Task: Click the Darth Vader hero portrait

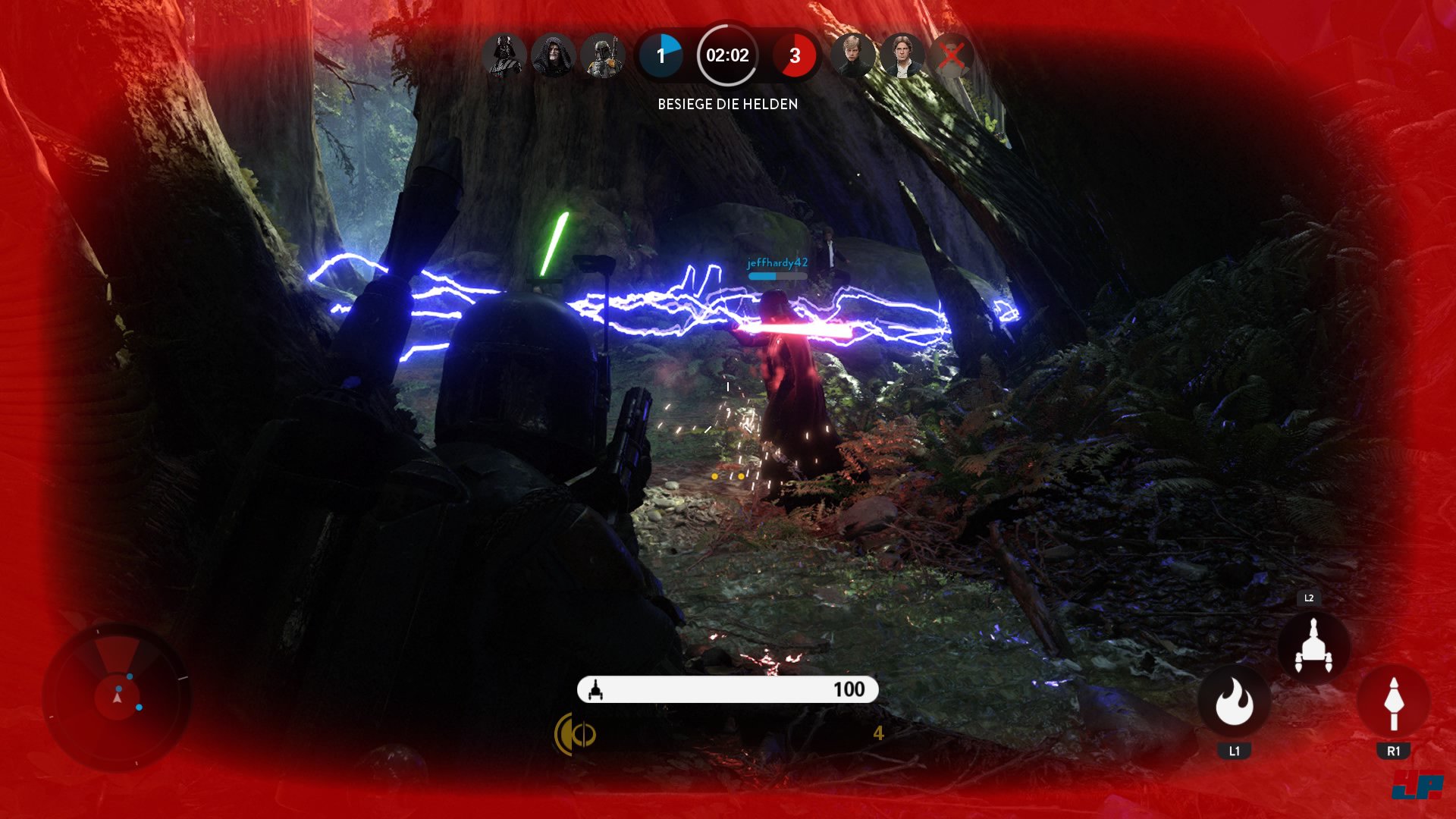Action: tap(504, 55)
